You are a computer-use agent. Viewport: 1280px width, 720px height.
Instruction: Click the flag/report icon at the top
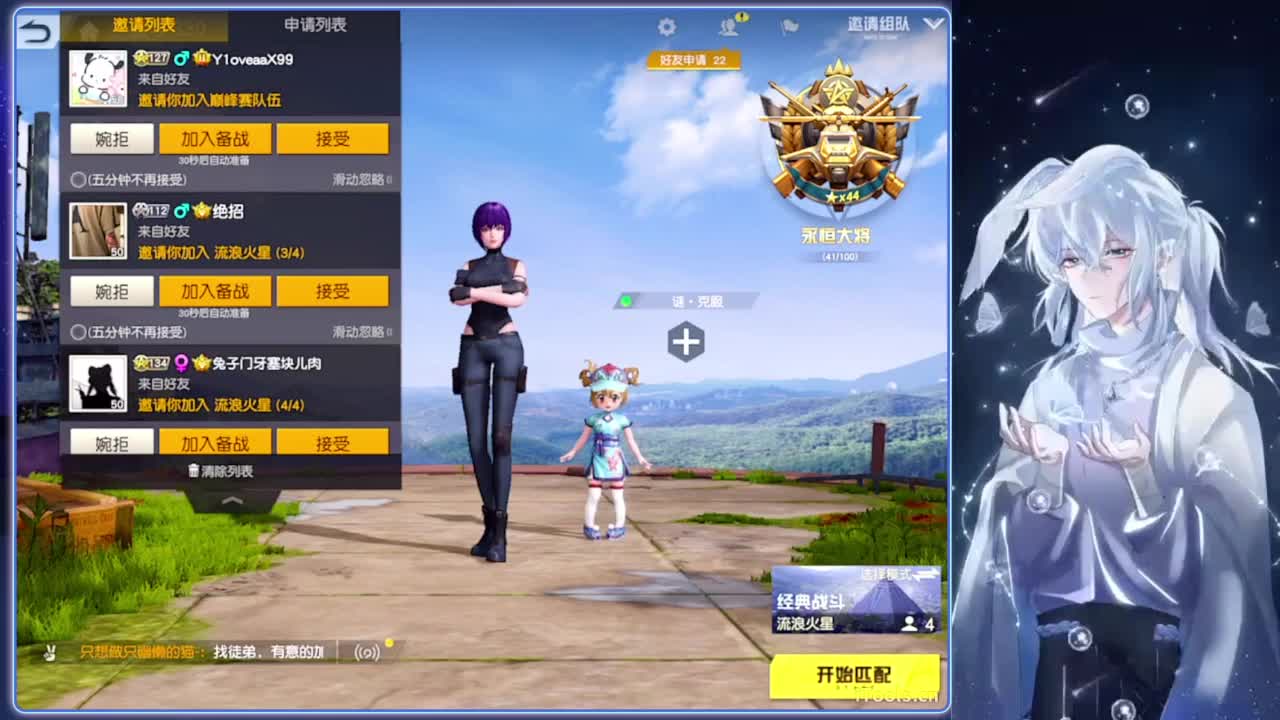tap(789, 27)
